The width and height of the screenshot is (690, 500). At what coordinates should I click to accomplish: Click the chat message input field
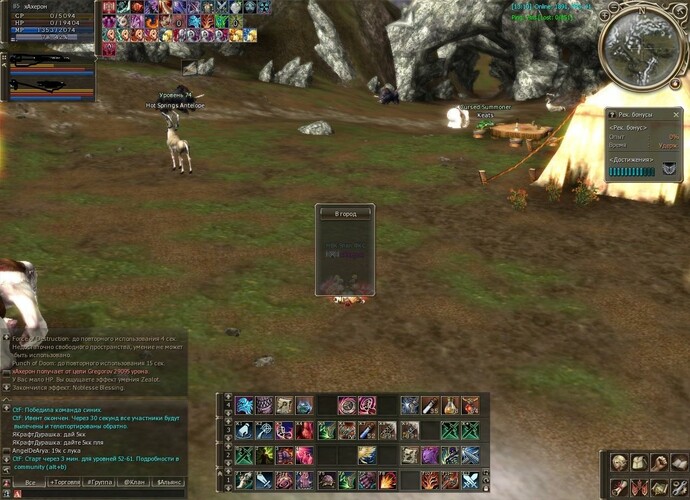(x=100, y=493)
